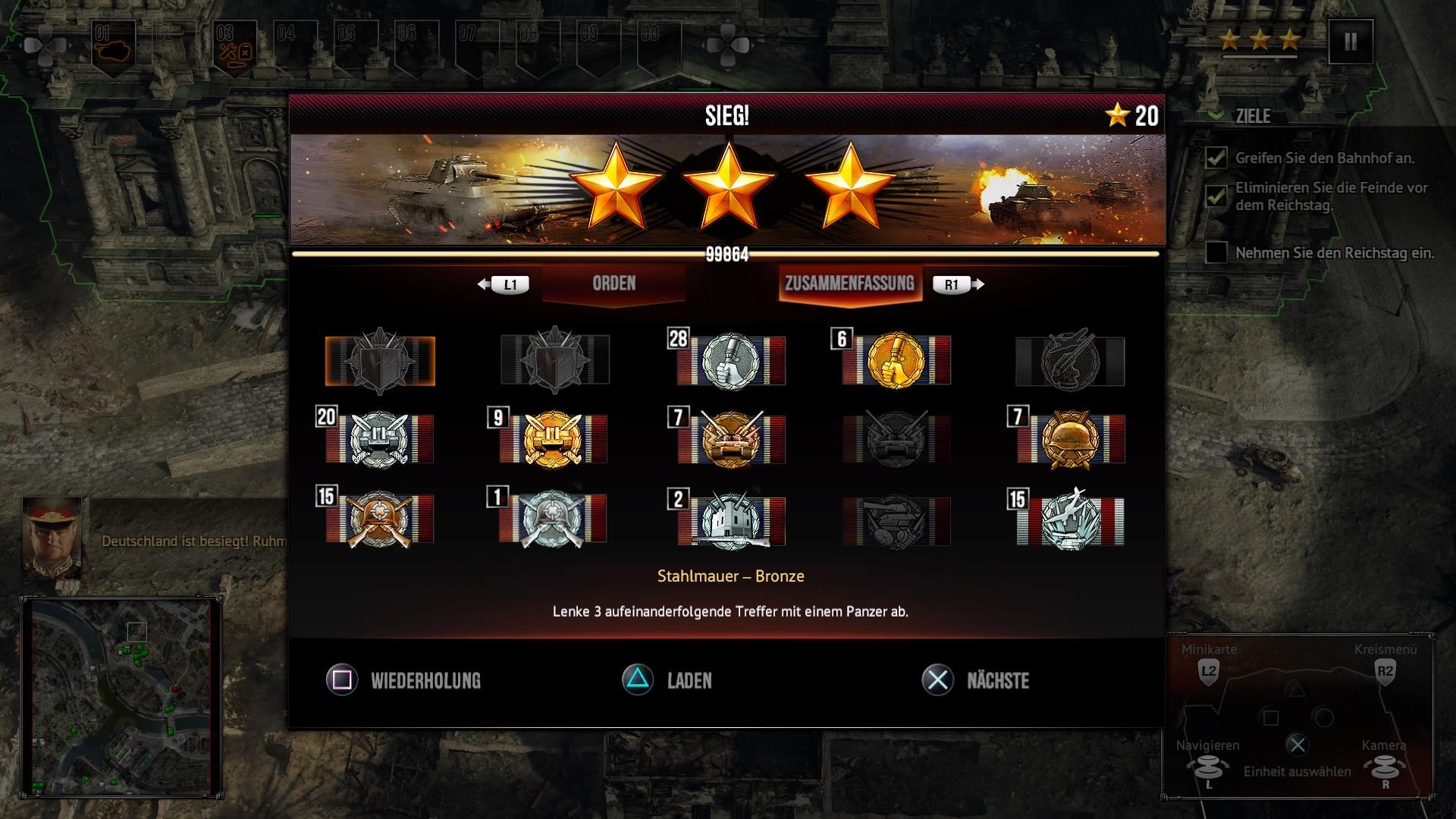The height and width of the screenshot is (819, 1456).
Task: Select the silver tank medal with 20
Action: pyautogui.click(x=380, y=440)
